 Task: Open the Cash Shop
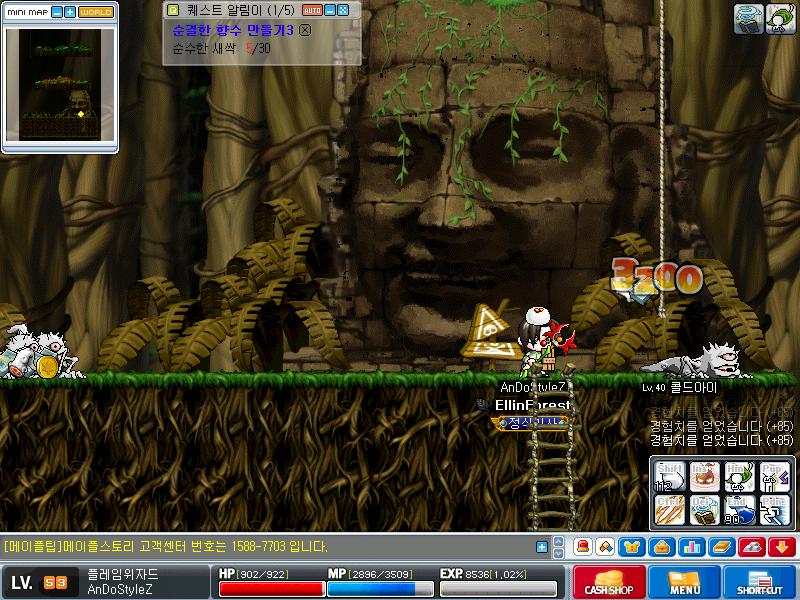point(607,582)
